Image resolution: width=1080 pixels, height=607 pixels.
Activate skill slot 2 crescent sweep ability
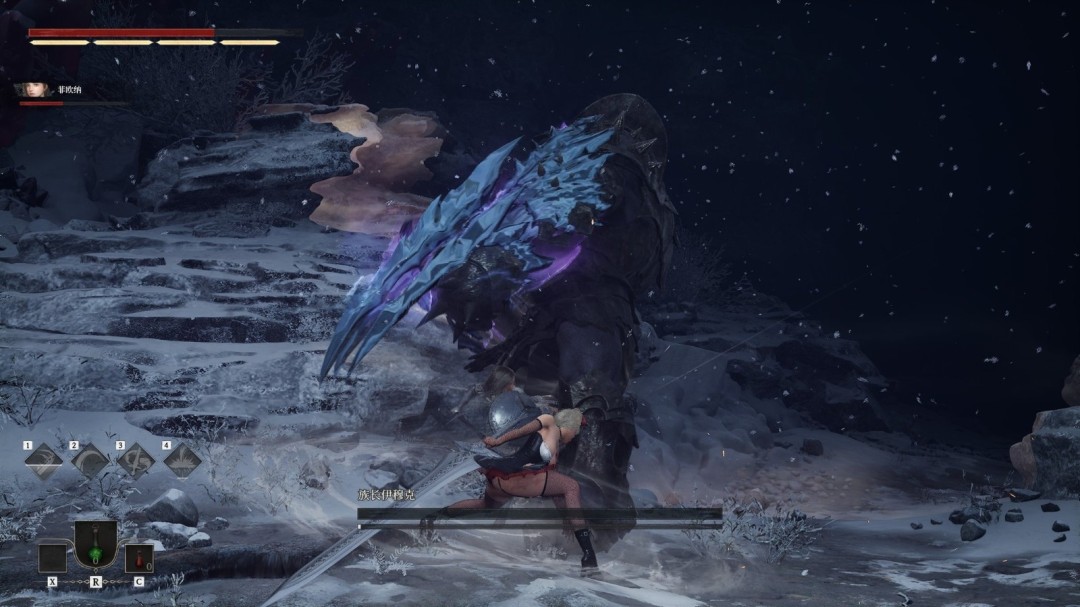coord(90,461)
